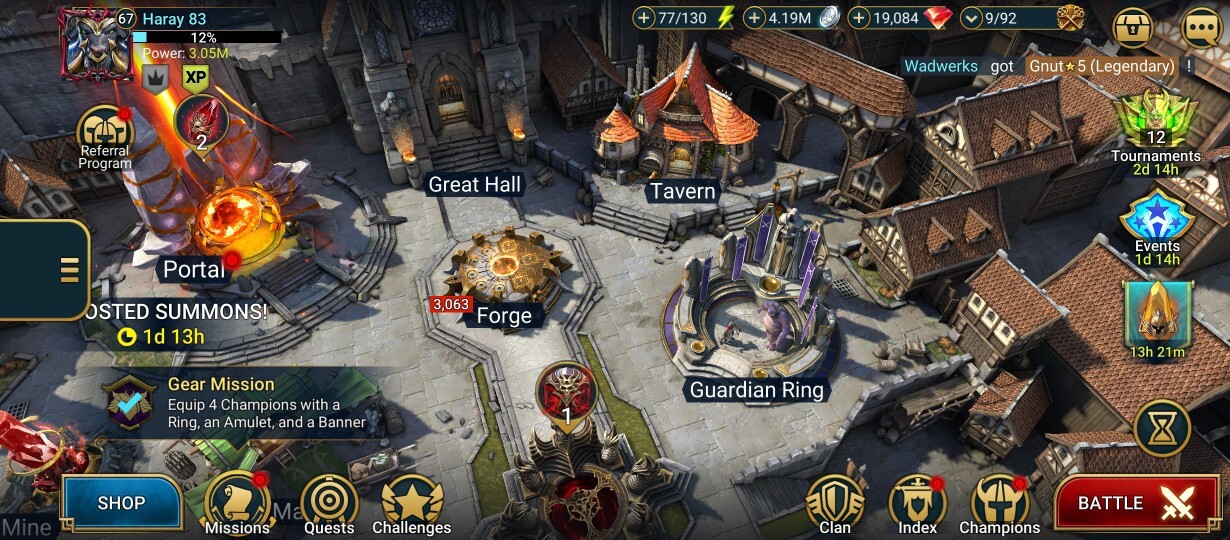Open the Gear Mission tracker
This screenshot has height=540, width=1230.
click(240, 403)
